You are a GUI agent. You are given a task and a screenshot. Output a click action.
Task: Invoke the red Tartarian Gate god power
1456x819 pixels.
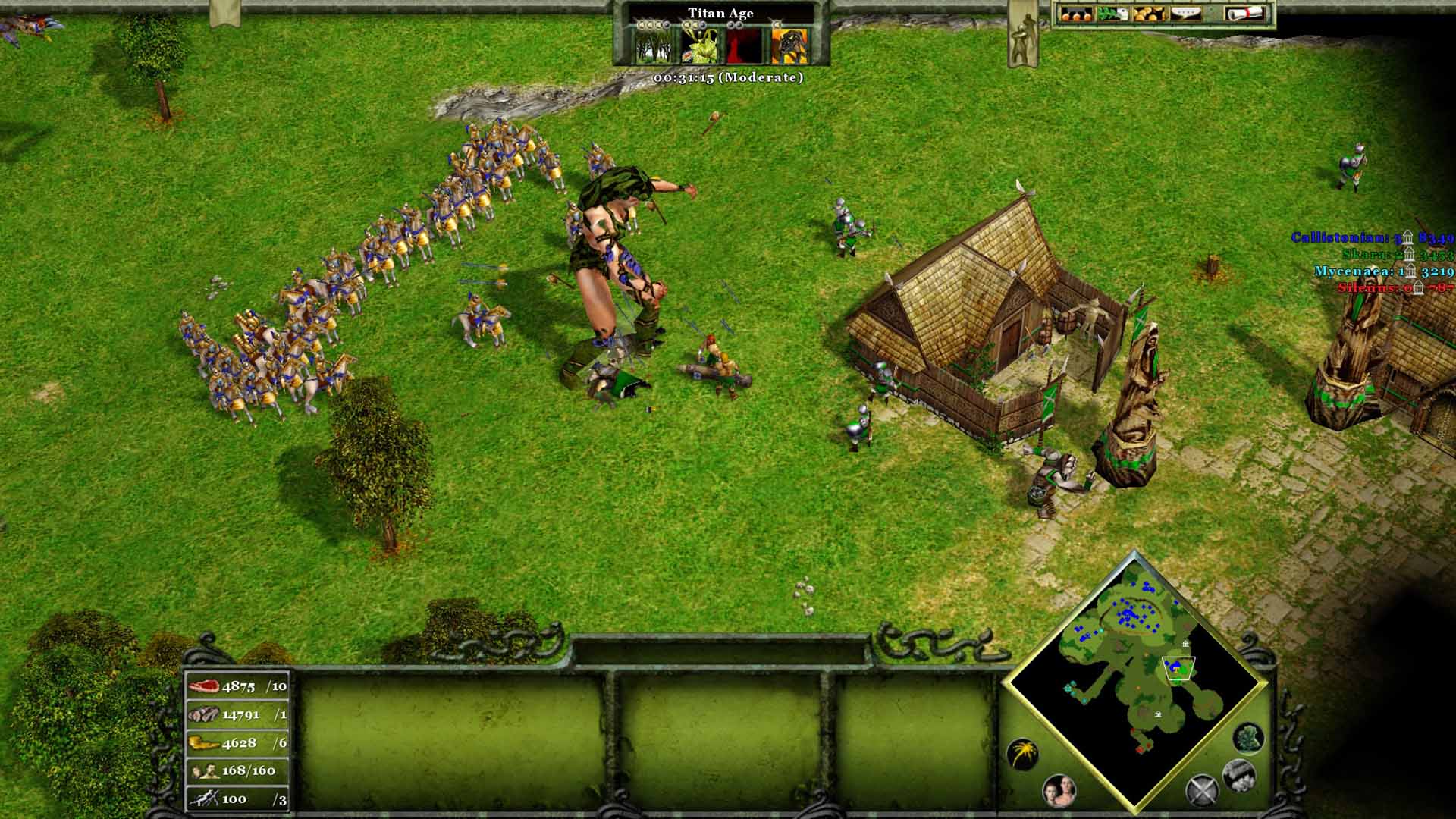click(744, 46)
